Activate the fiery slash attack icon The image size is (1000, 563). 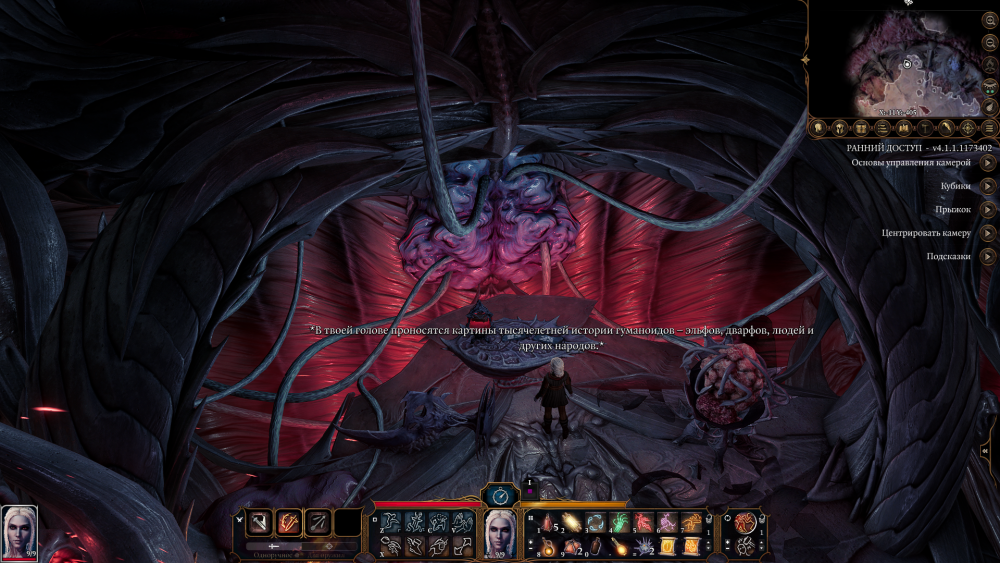(x=289, y=522)
